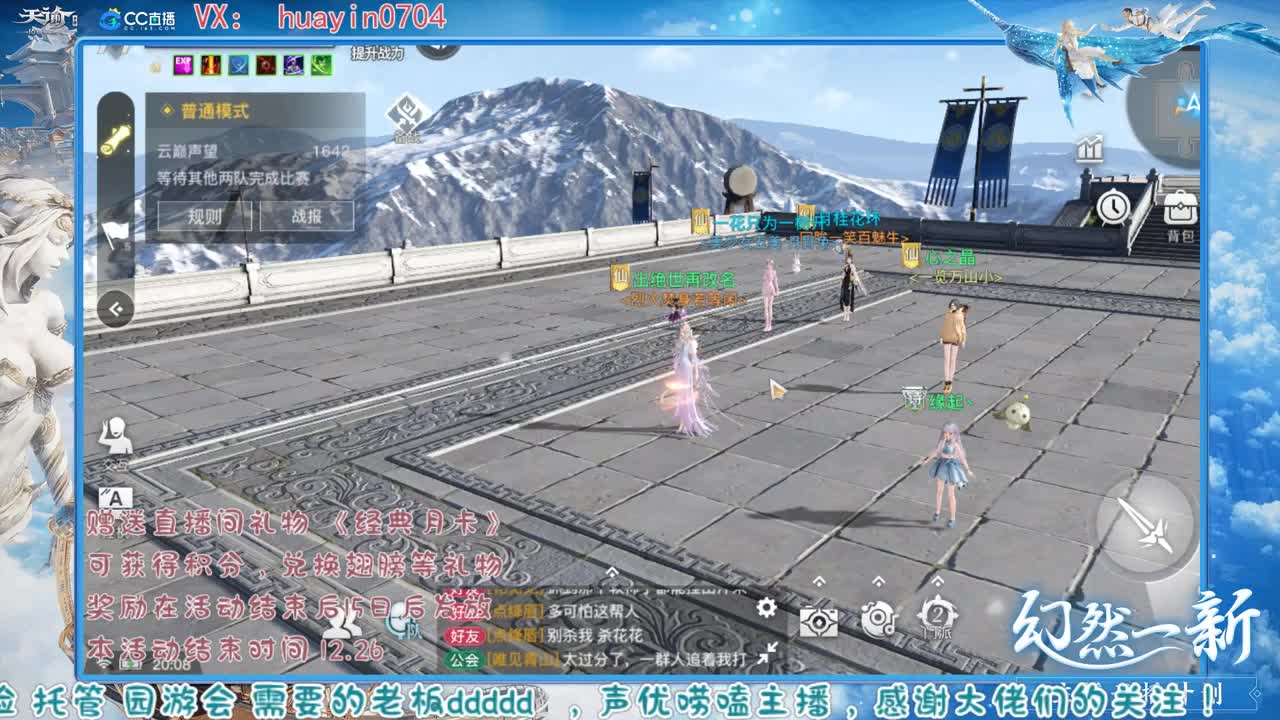The image size is (1280, 720).
Task: Open the ranking stats chart icon
Action: click(x=1089, y=148)
